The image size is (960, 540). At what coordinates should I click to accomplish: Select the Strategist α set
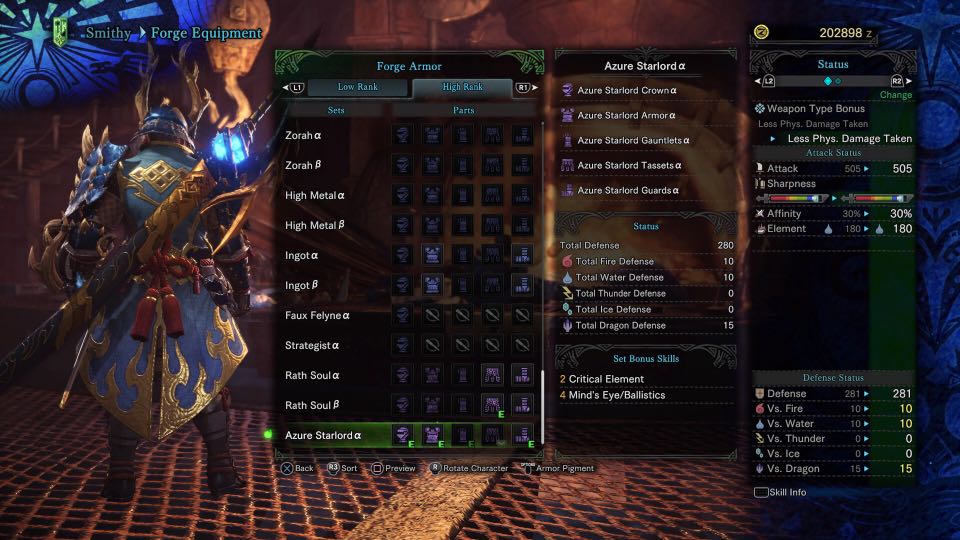[x=314, y=345]
